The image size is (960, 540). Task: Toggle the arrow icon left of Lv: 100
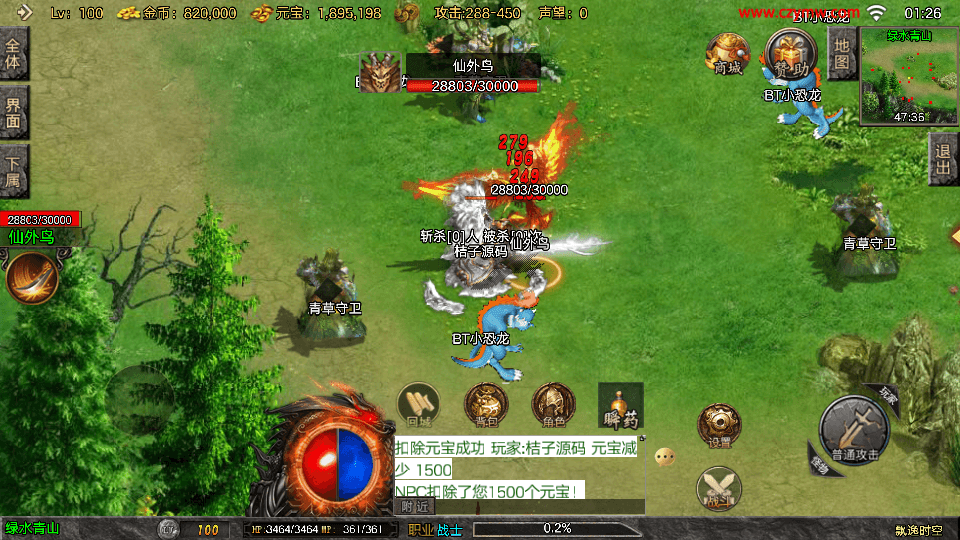(x=25, y=13)
